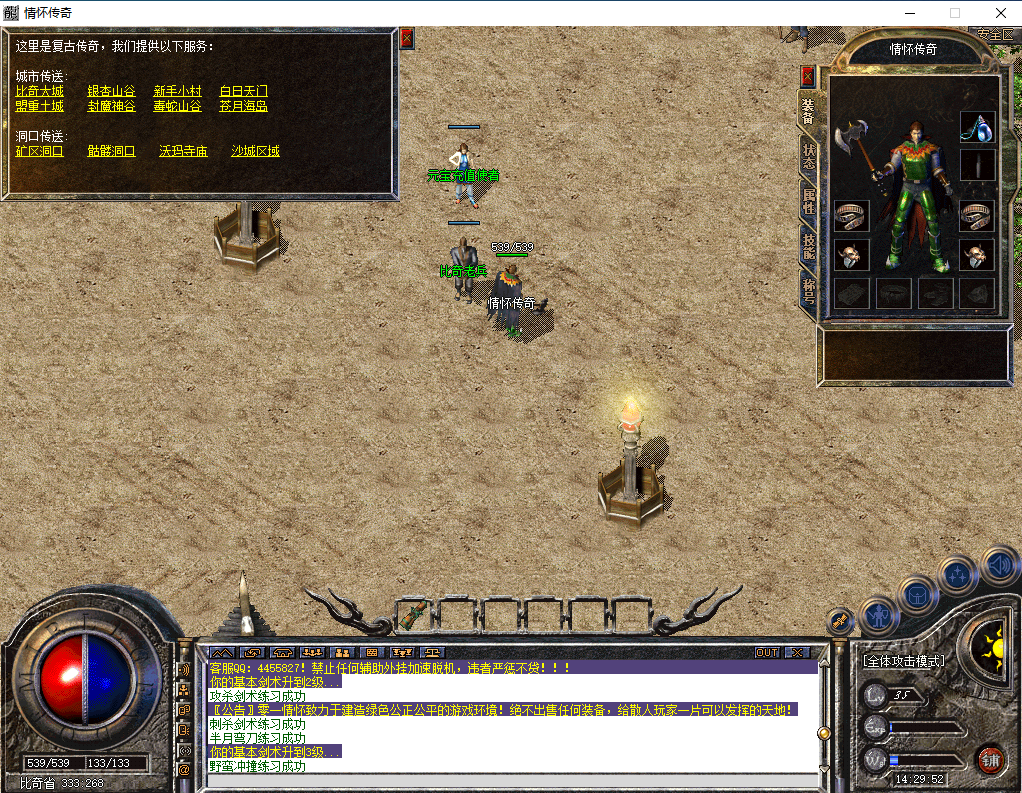The width and height of the screenshot is (1022, 793).
Task: Click the OUT button above the chat
Action: coord(766,652)
